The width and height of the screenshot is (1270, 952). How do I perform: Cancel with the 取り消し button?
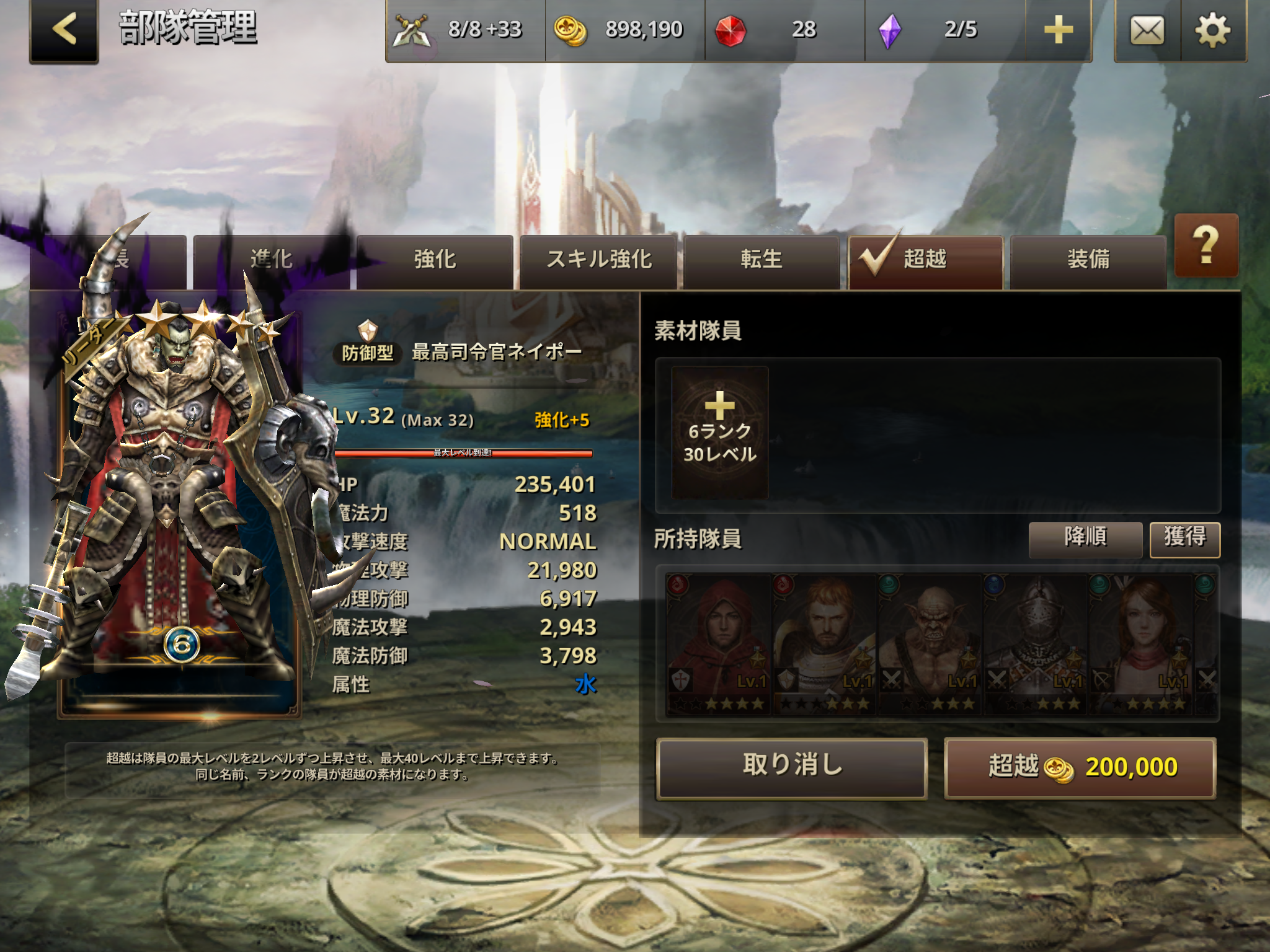[792, 767]
